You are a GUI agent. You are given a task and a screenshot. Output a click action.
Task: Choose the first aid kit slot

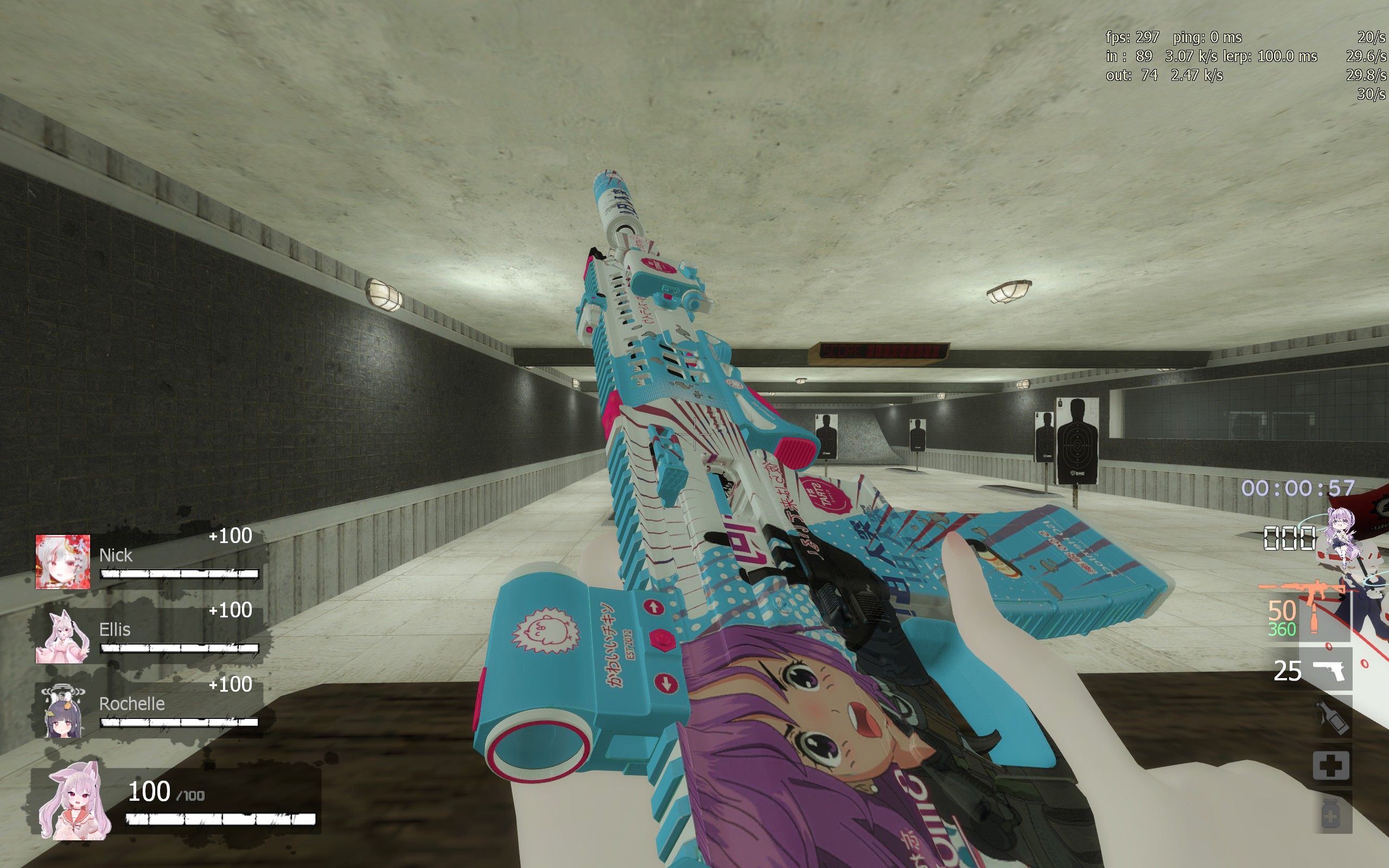[1331, 765]
